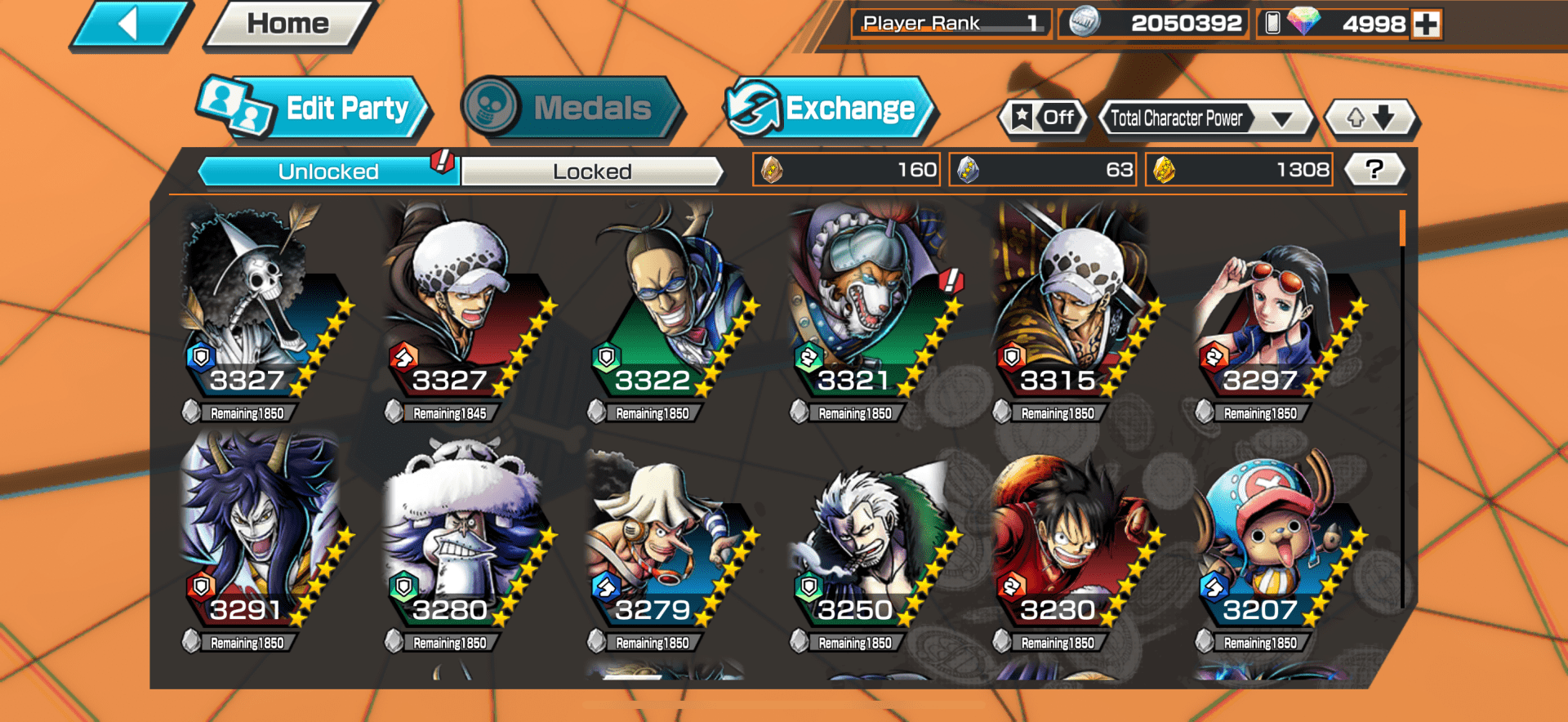The height and width of the screenshot is (722, 1568).
Task: Open the rainbow diamond purchase plus menu
Action: tap(1425, 23)
